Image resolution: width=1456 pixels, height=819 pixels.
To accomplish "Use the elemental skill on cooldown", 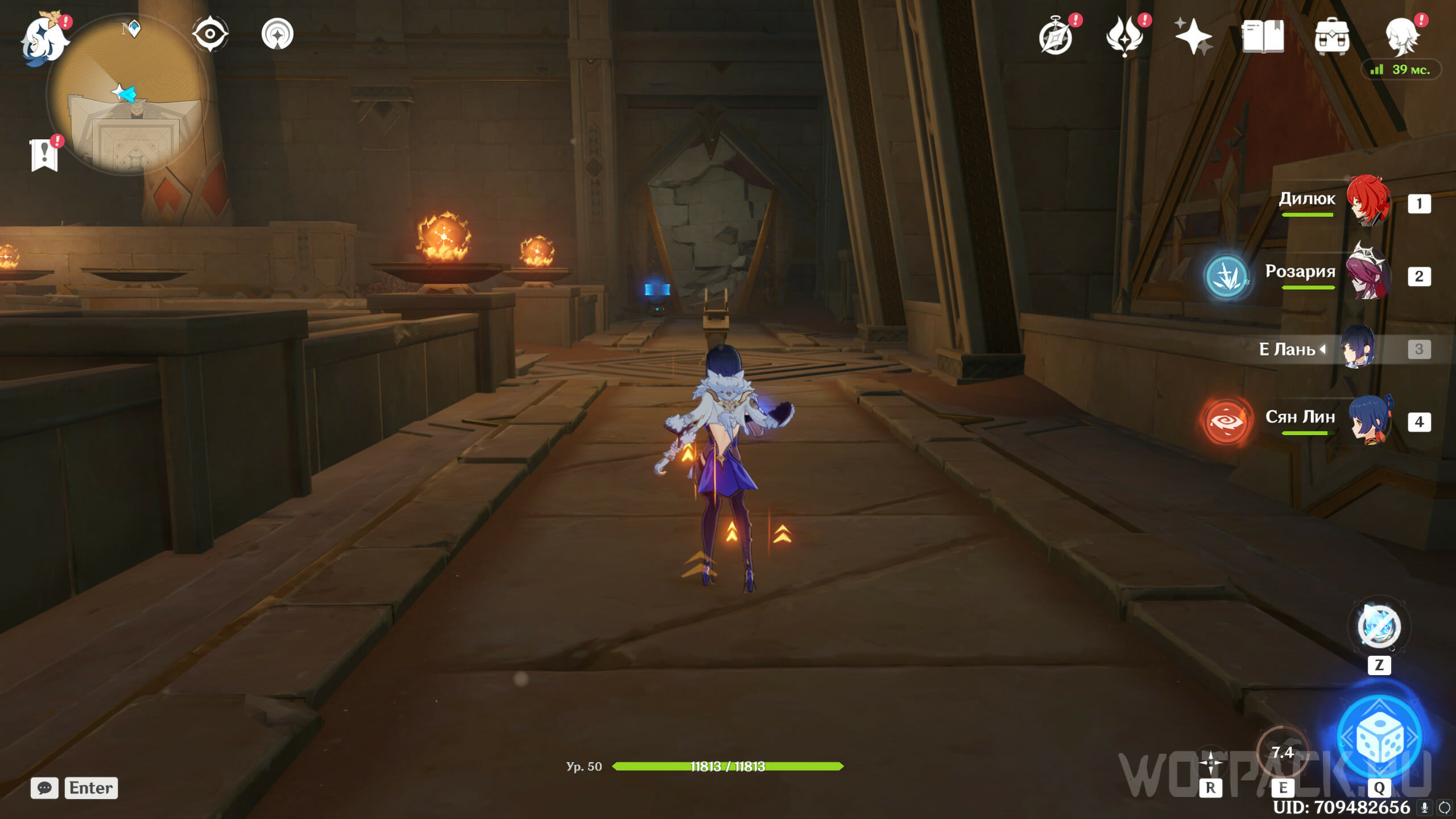I will click(1283, 753).
